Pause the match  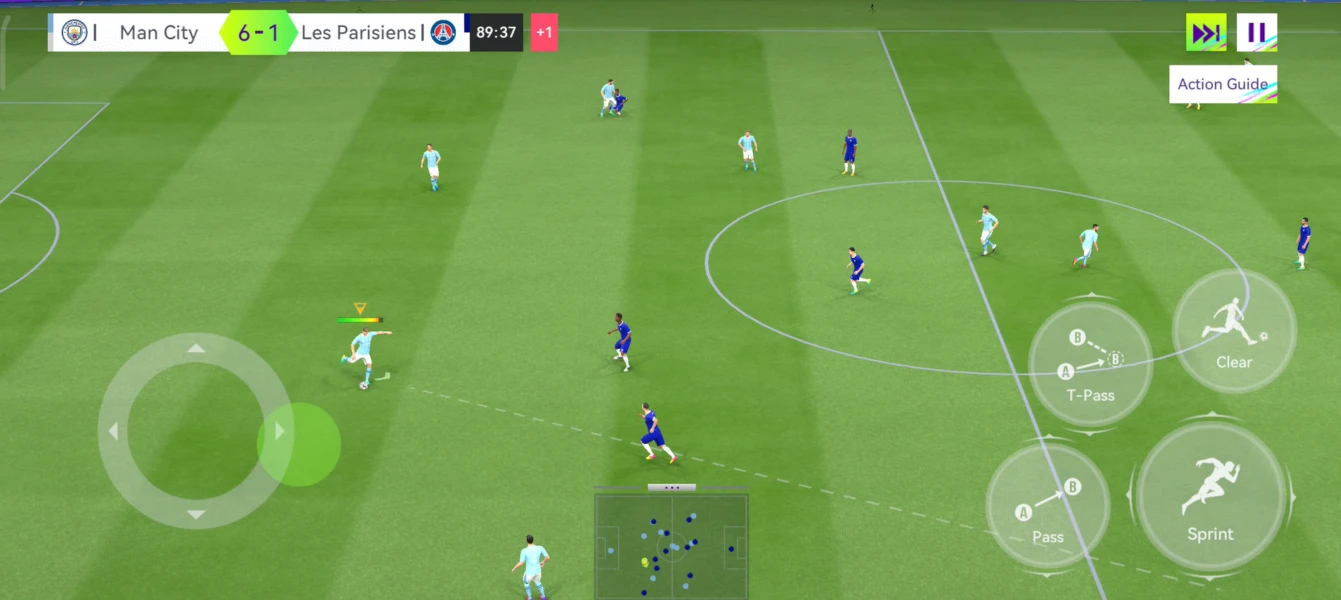click(1256, 33)
